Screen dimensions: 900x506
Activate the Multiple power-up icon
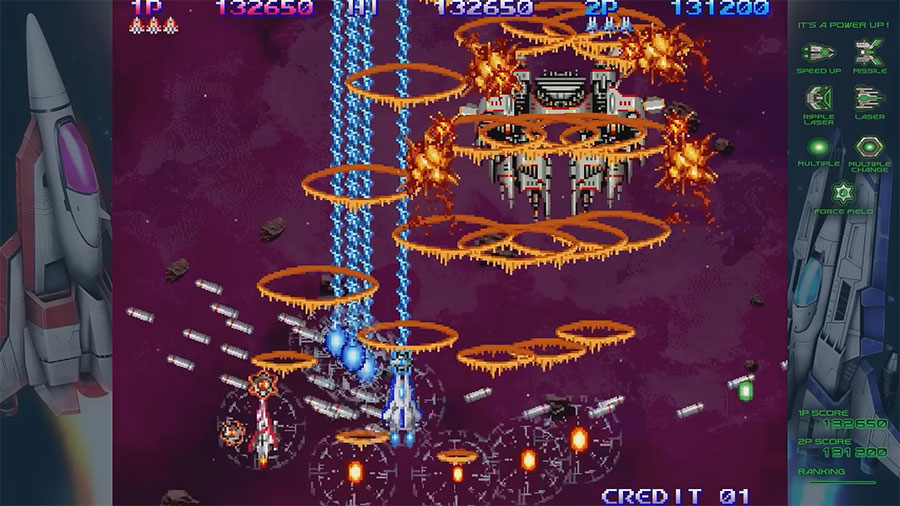coord(819,146)
